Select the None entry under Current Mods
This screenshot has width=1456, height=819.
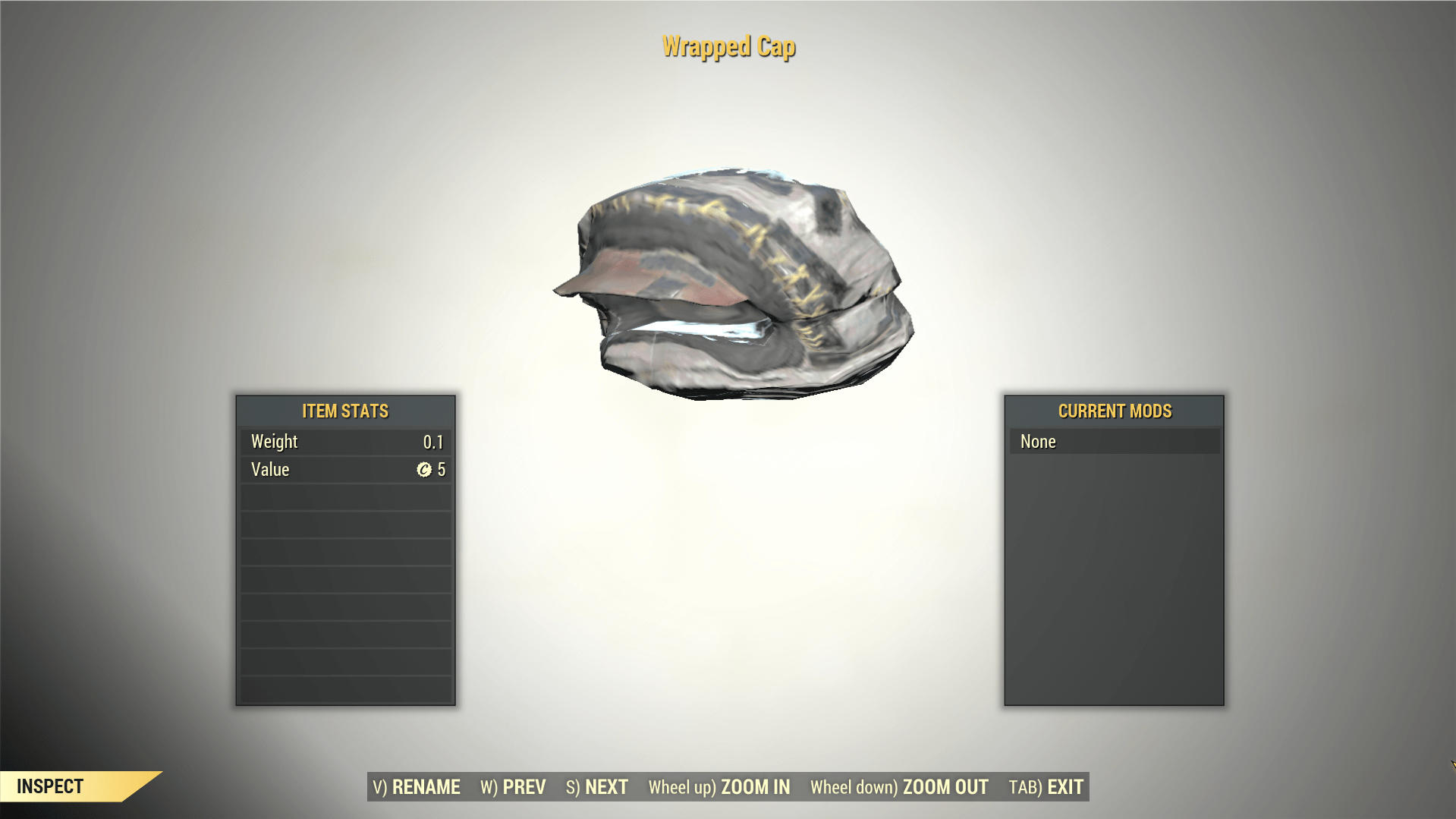click(1113, 441)
